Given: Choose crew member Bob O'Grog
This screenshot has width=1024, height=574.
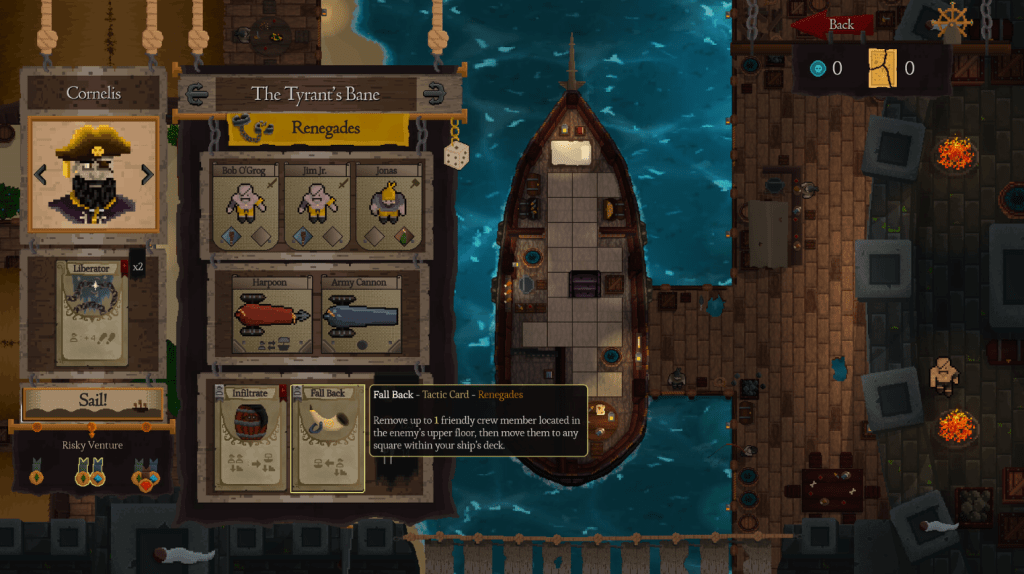Looking at the screenshot, I should [x=244, y=207].
